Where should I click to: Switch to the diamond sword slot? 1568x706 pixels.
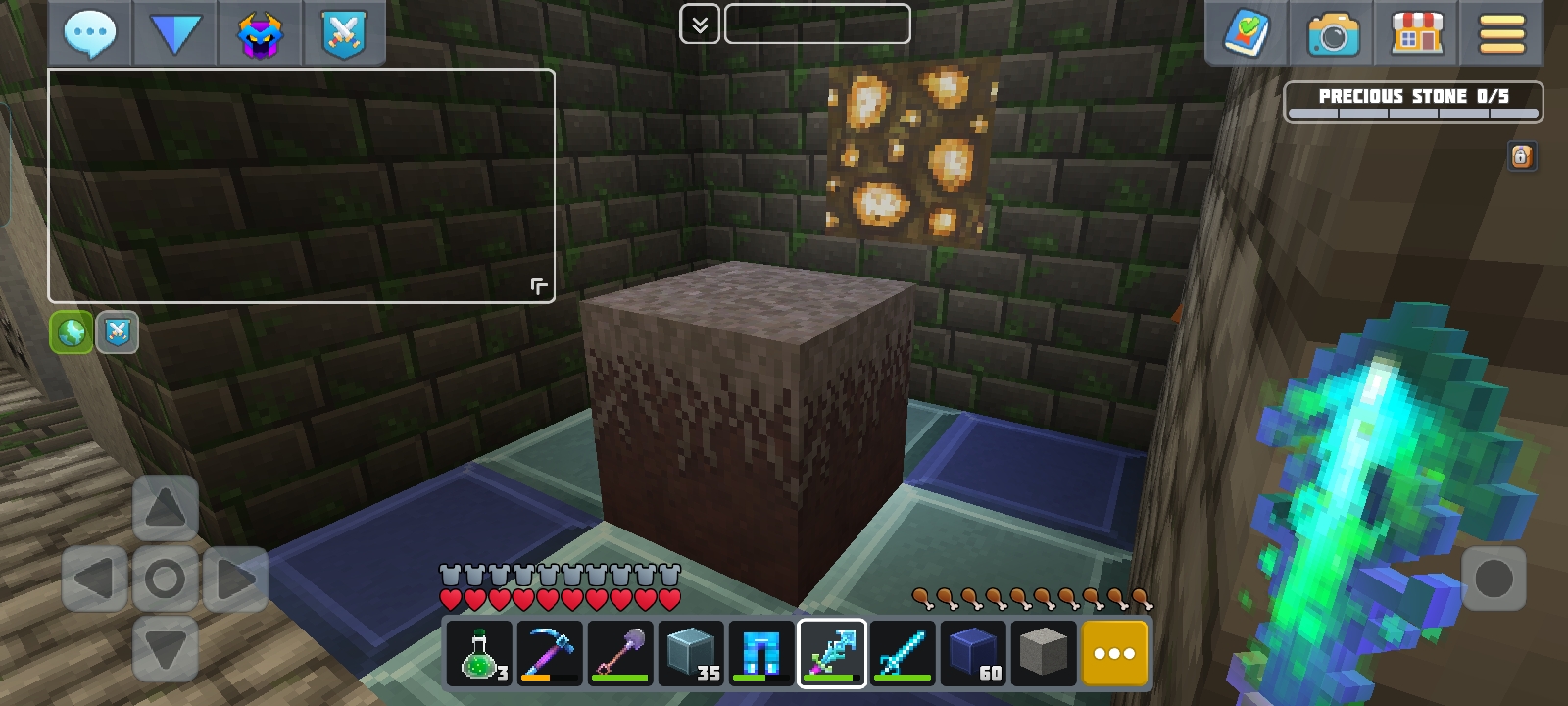(903, 653)
